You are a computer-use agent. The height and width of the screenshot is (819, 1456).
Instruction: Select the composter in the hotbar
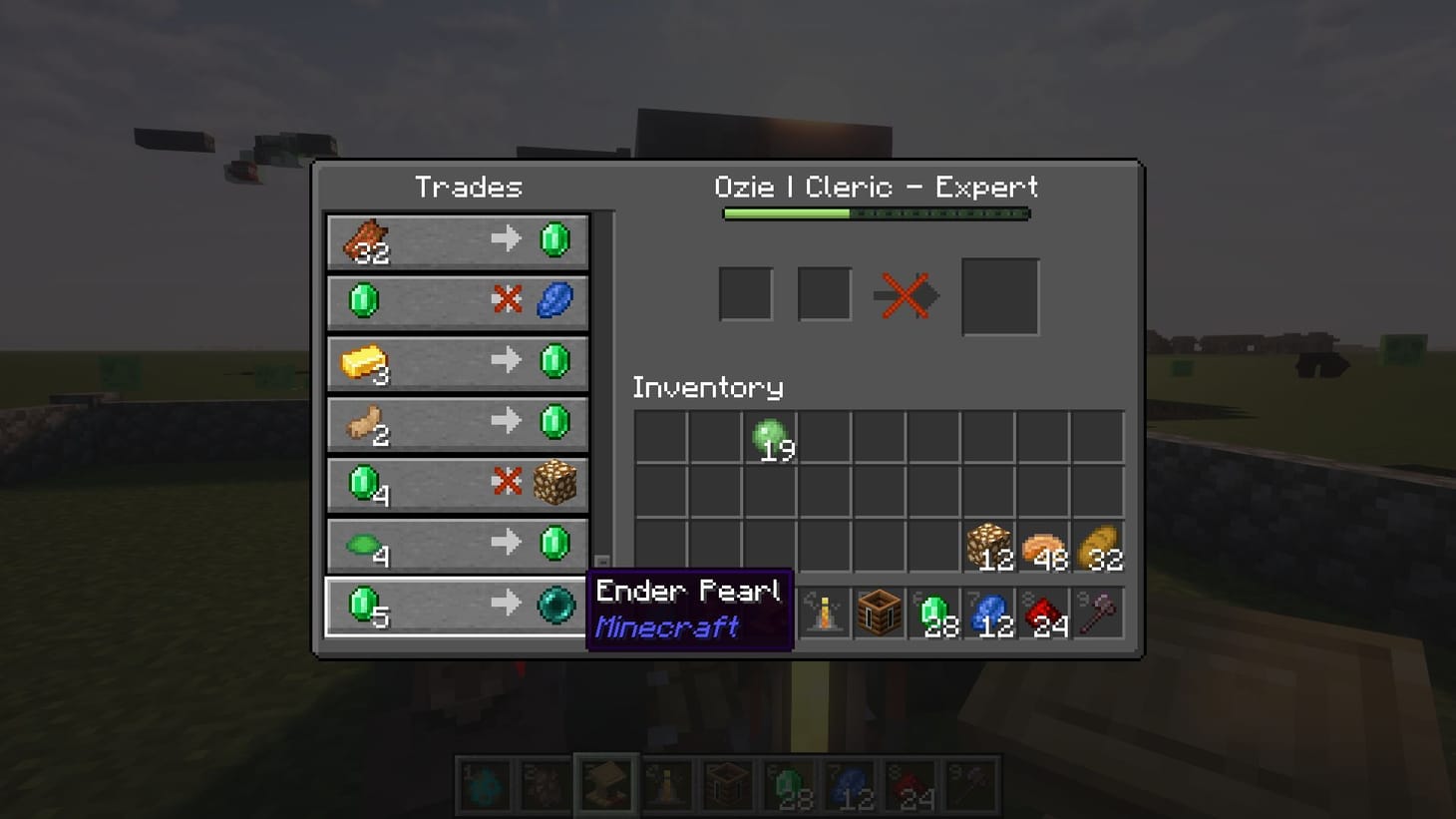point(879,612)
